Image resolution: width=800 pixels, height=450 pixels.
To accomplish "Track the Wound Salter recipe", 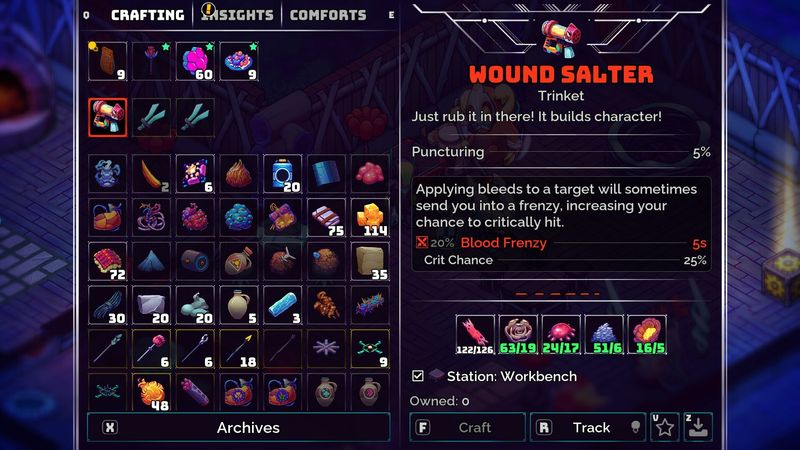I will (x=587, y=427).
